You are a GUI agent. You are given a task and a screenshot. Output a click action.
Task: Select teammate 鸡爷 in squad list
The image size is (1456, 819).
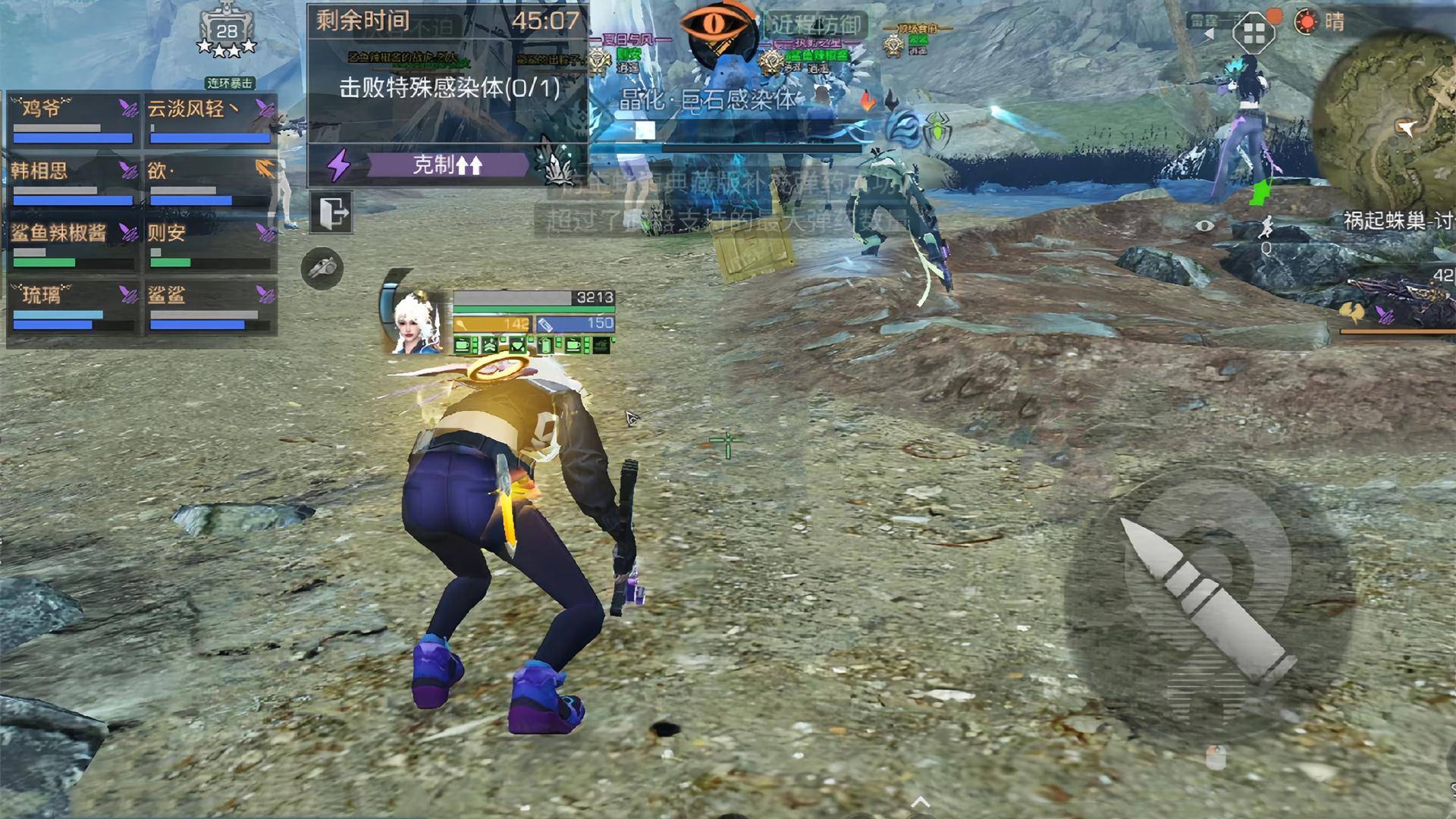point(74,119)
